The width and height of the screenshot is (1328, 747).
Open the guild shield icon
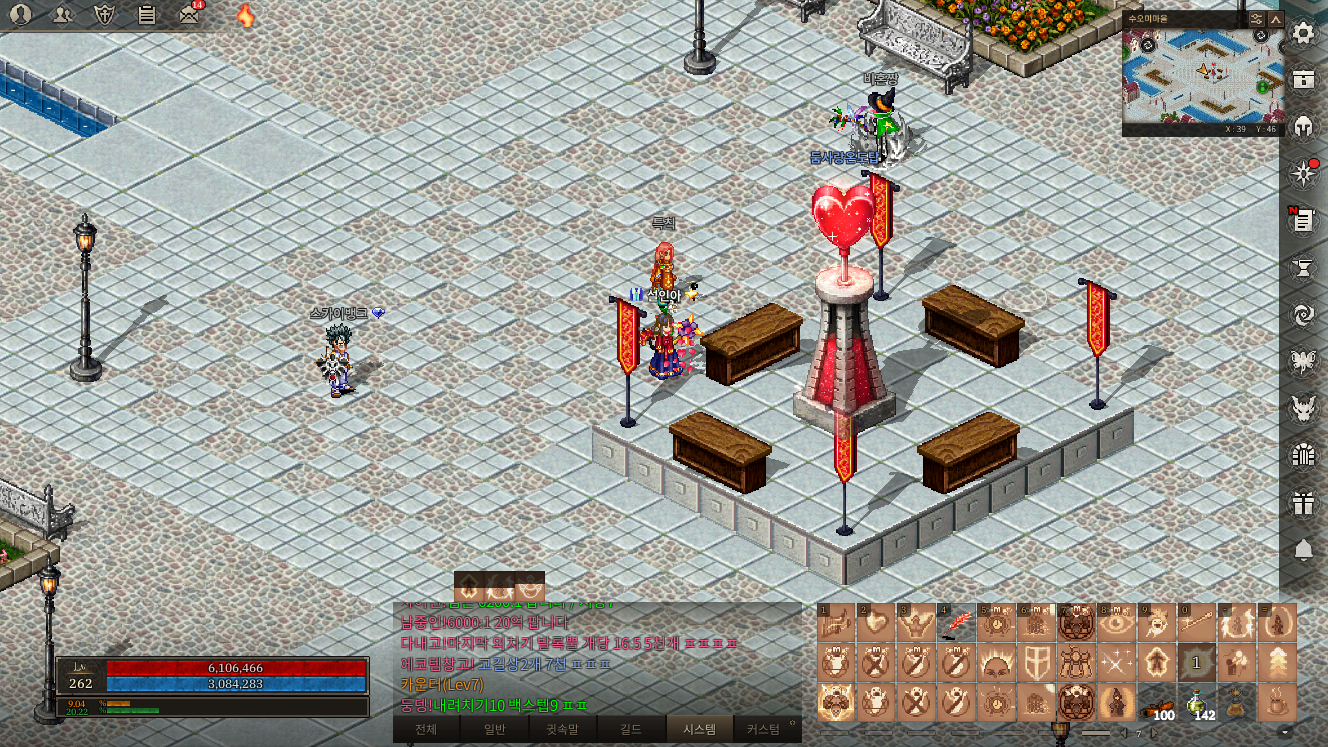pos(104,14)
